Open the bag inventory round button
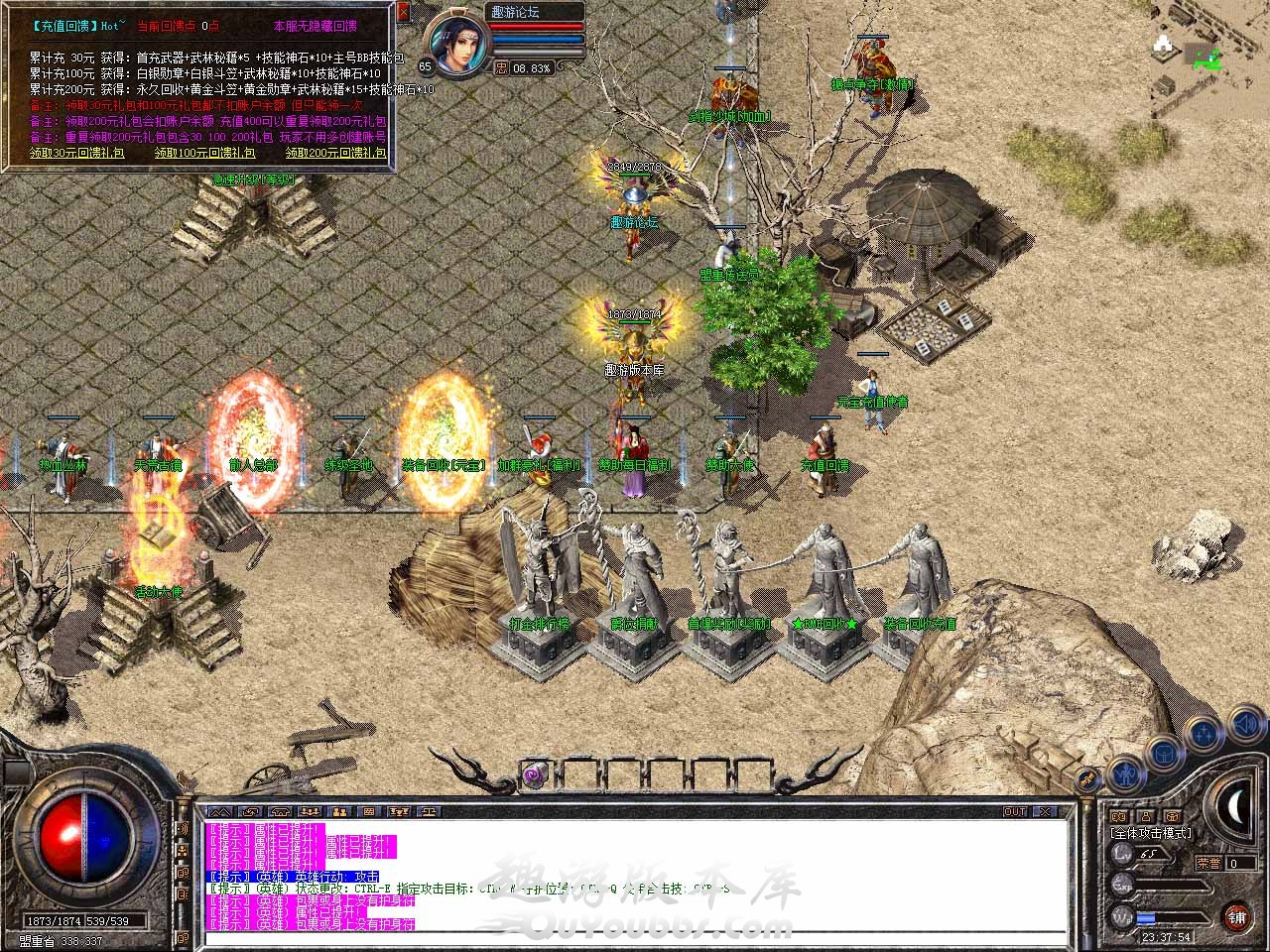 [x=1163, y=754]
